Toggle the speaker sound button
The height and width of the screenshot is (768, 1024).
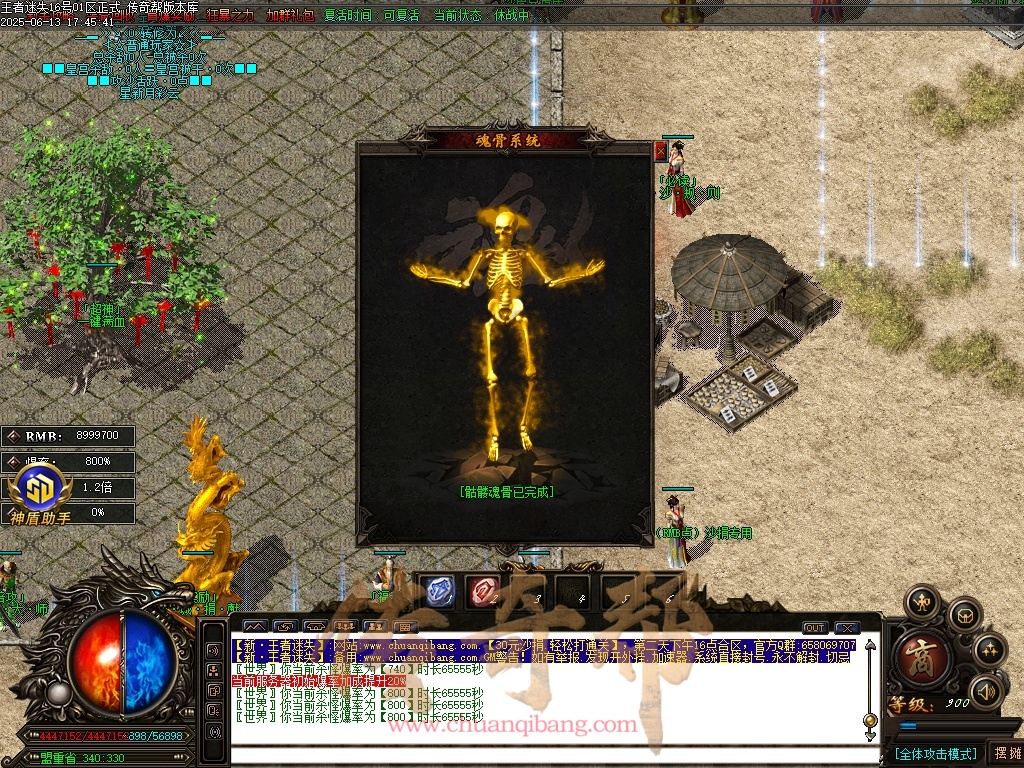point(987,690)
